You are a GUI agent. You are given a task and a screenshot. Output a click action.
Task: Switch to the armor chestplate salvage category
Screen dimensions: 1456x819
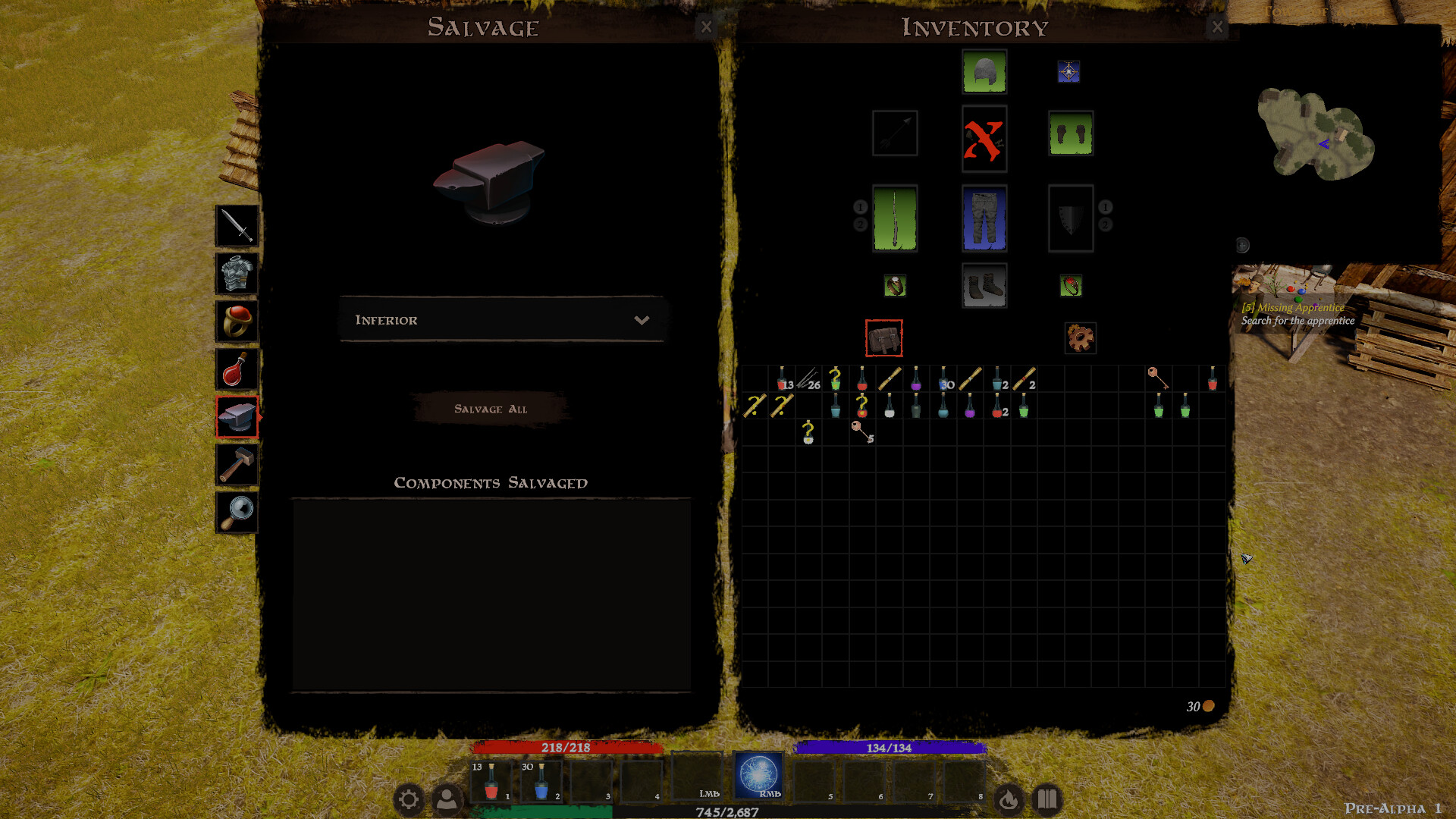[236, 274]
